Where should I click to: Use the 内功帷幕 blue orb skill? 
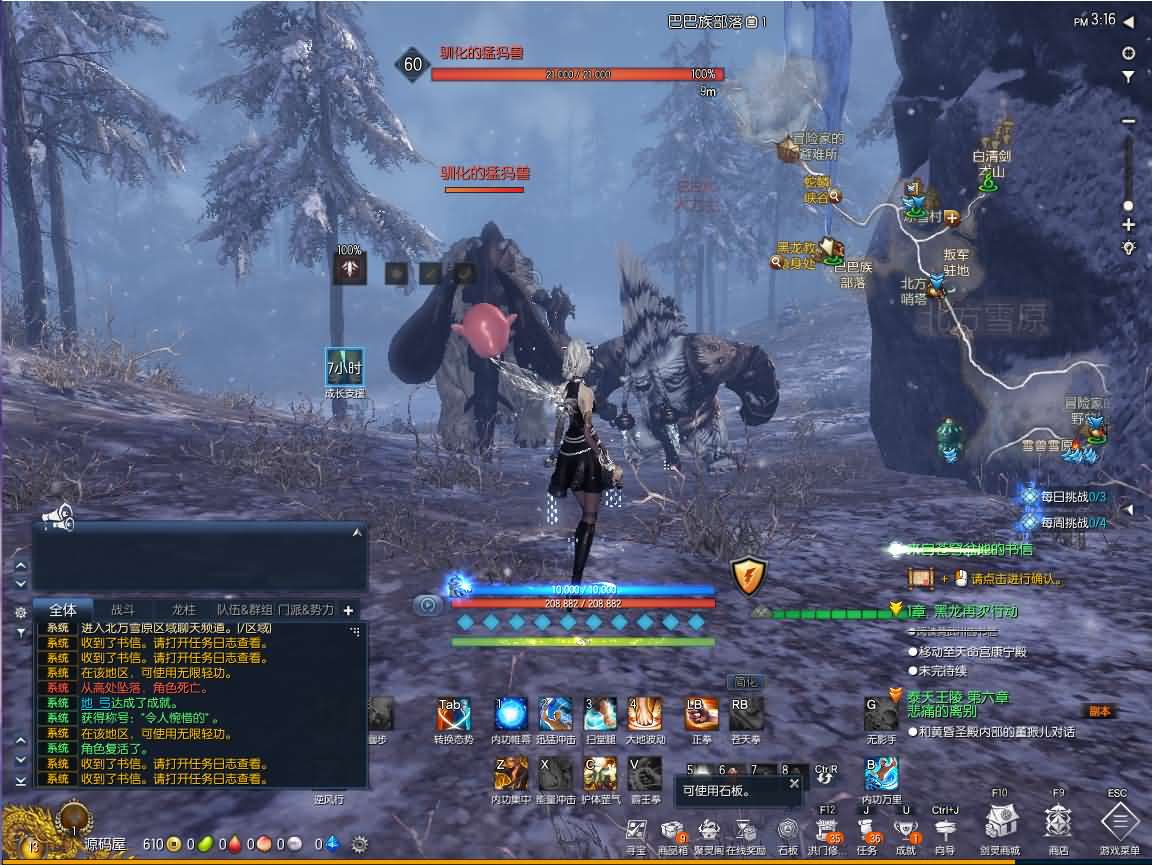(511, 715)
